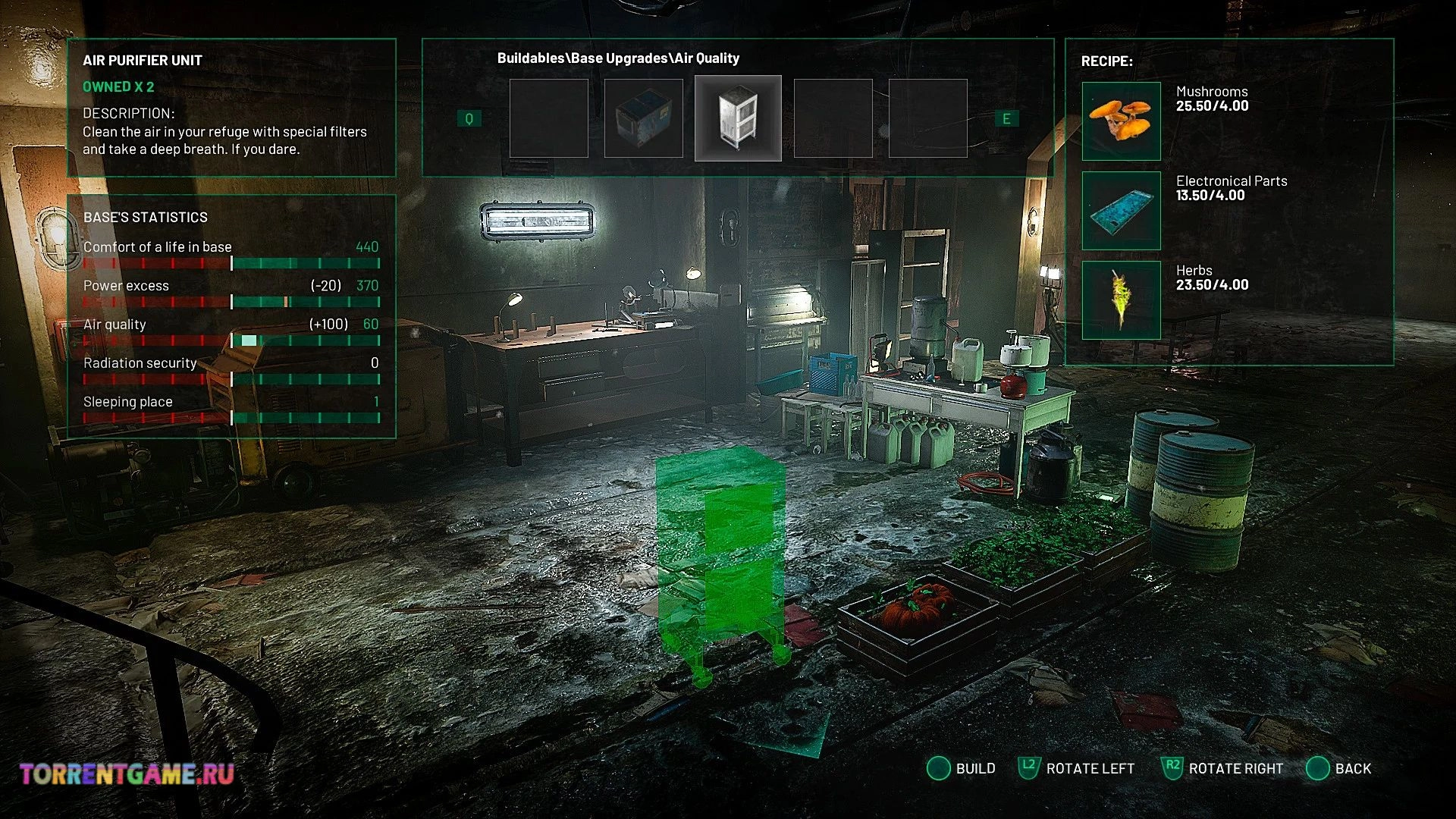
Task: Open the Buildables\Base Upgrades\Air Quality category path
Action: coord(618,58)
